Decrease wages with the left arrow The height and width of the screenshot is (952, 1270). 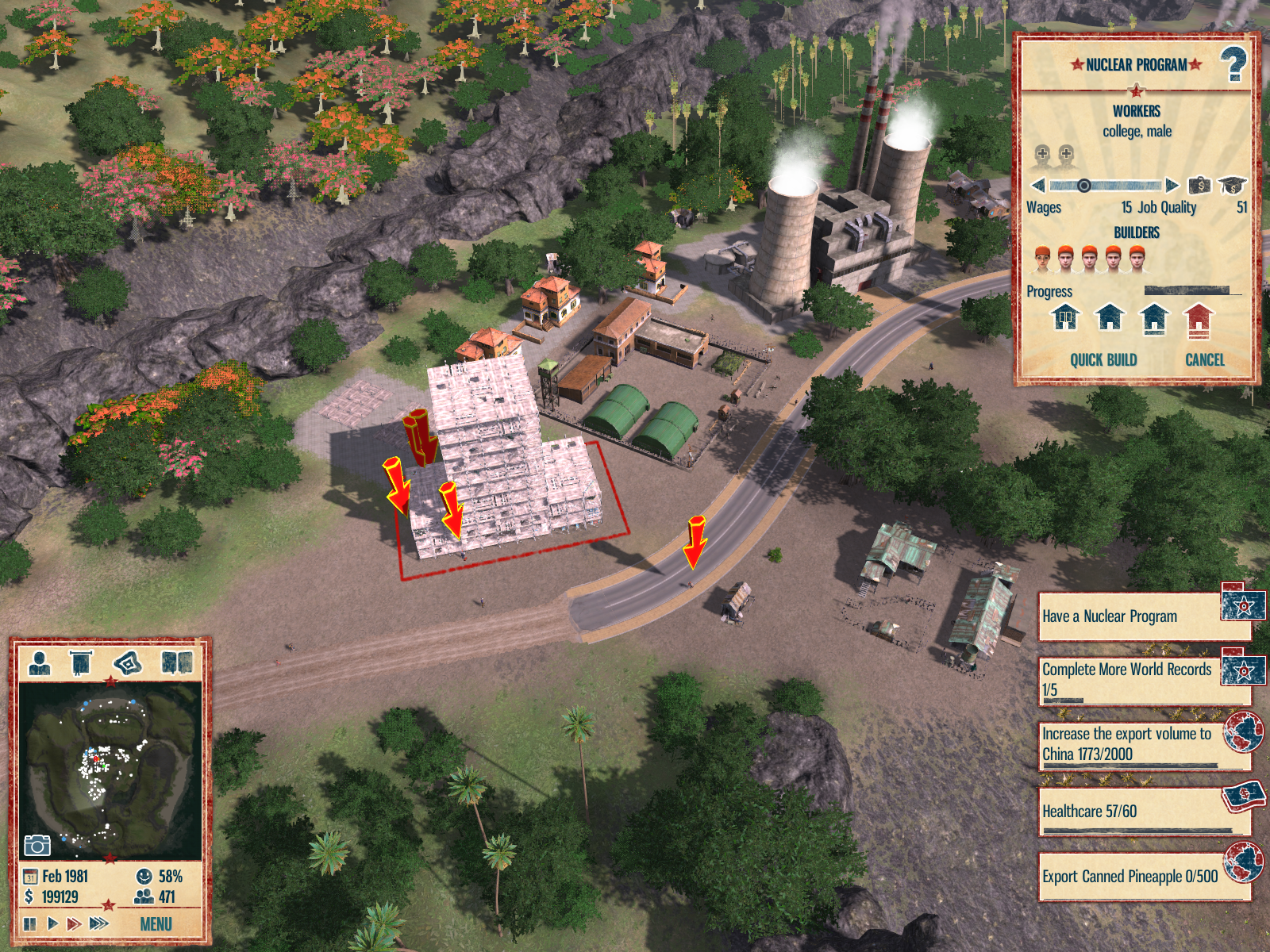click(1037, 186)
